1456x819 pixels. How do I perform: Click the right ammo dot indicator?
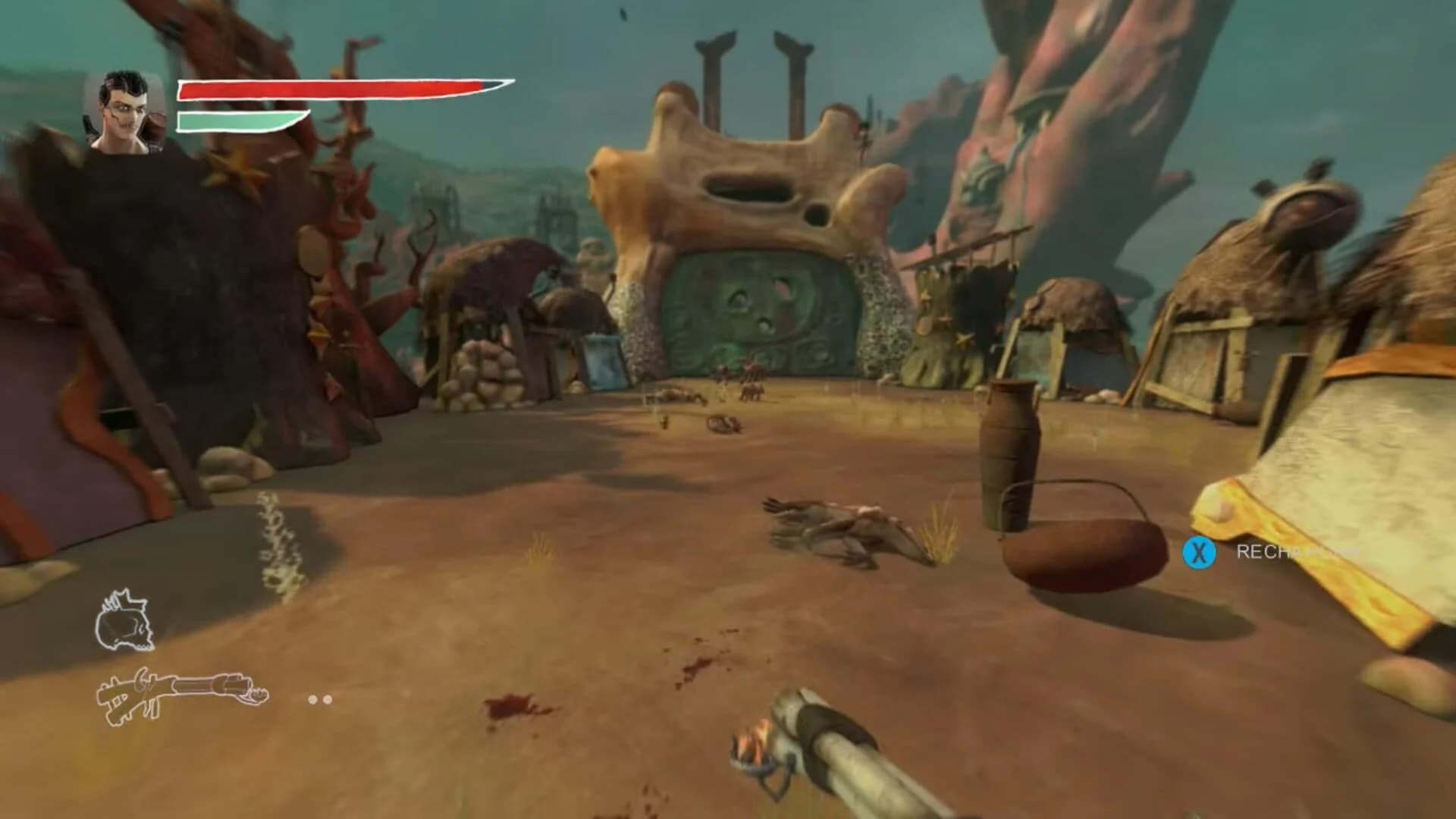click(328, 700)
